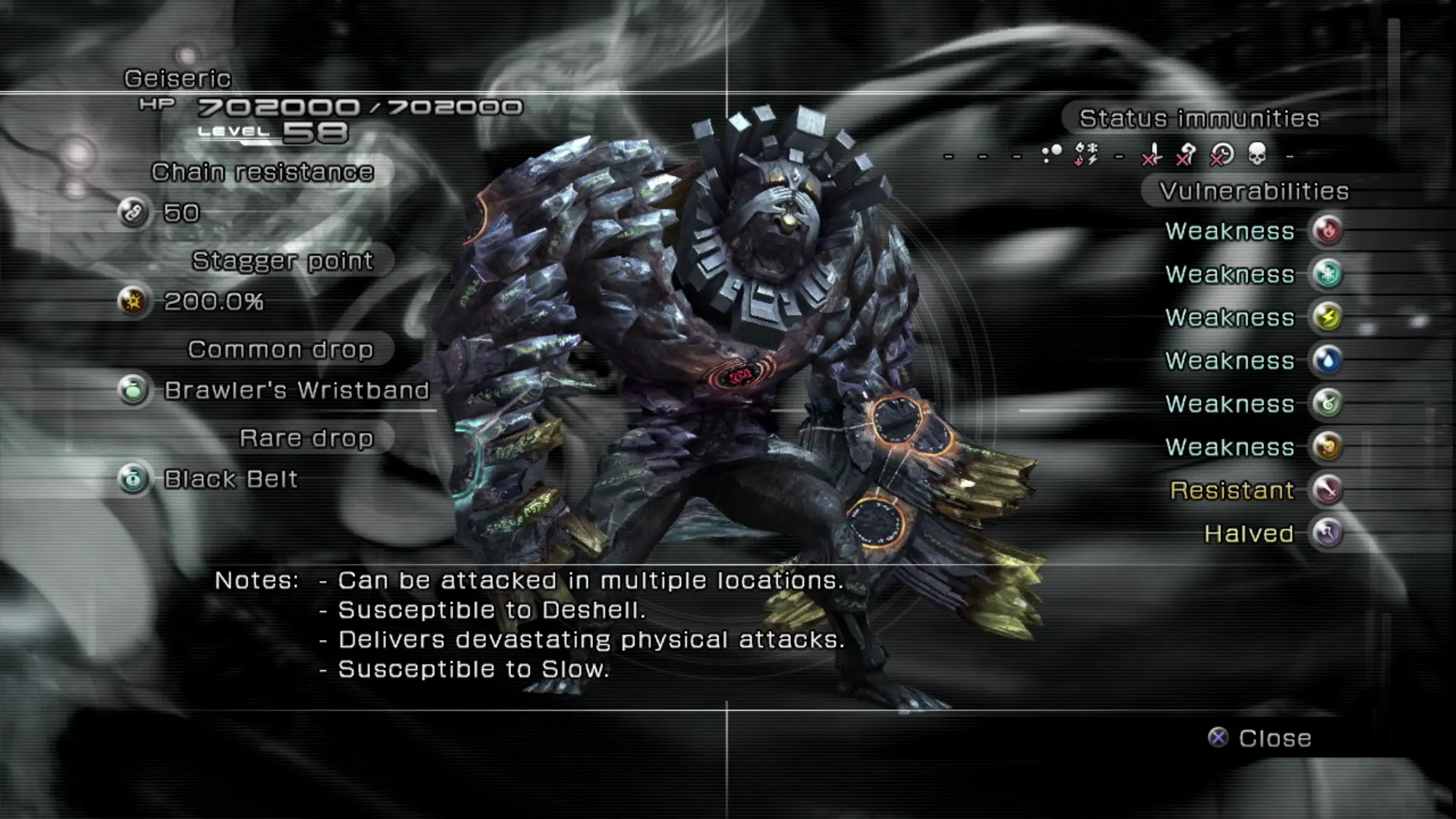
Task: Select the lightning bolt weakness icon
Action: (1327, 317)
